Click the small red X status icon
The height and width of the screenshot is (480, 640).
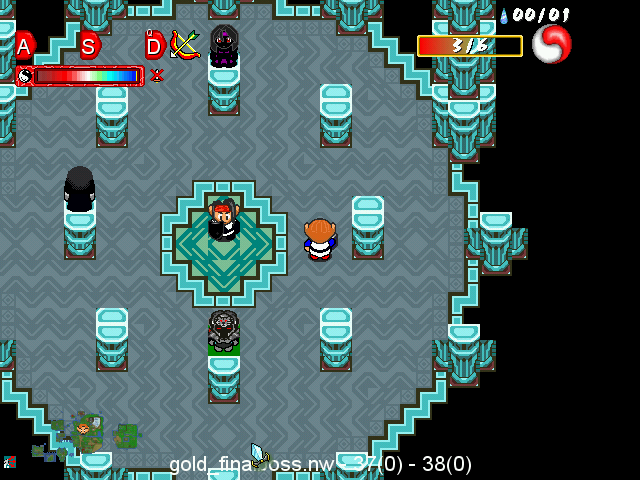[x=157, y=75]
